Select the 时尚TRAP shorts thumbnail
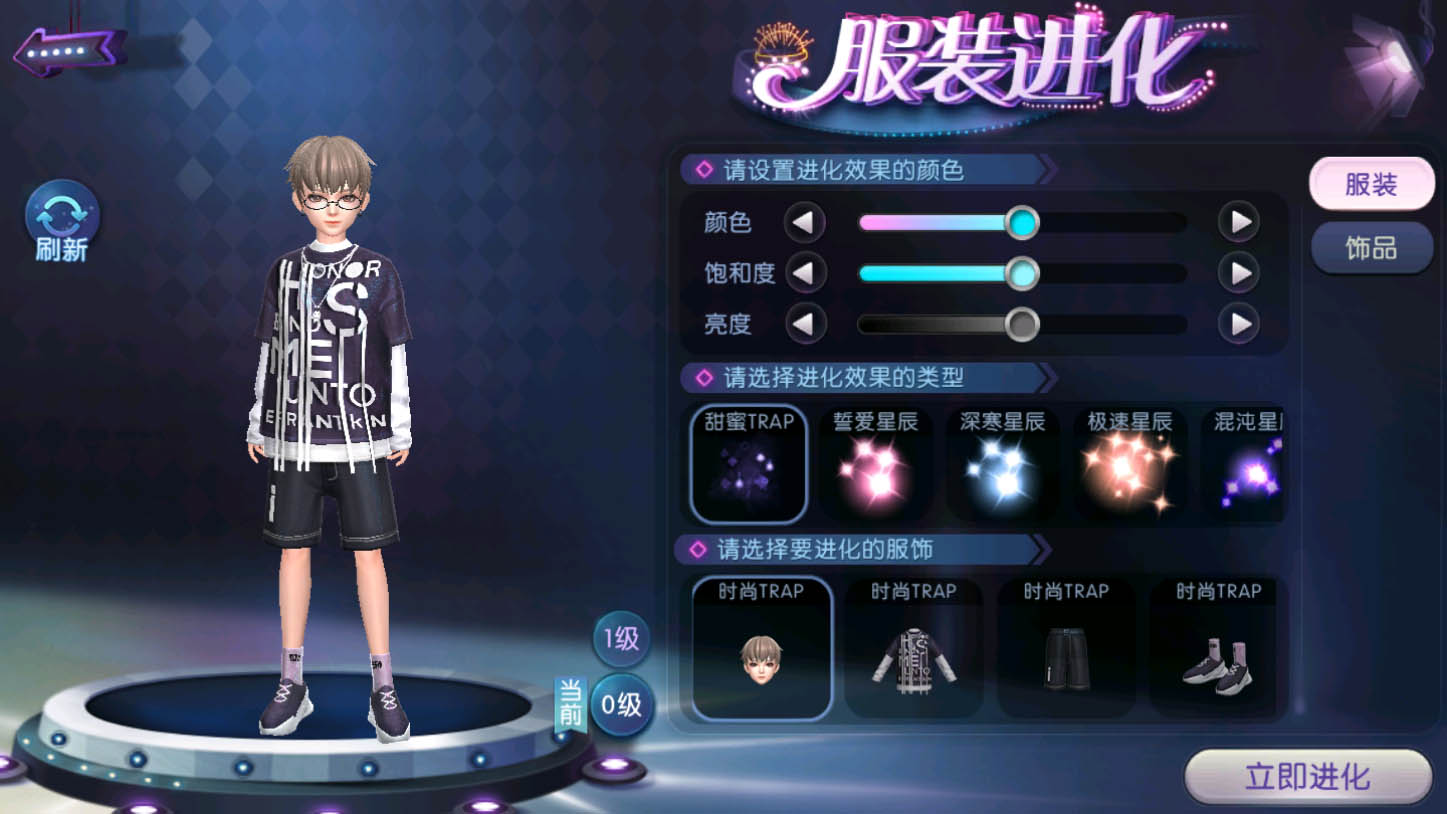Image resolution: width=1447 pixels, height=814 pixels. pyautogui.click(x=1065, y=648)
